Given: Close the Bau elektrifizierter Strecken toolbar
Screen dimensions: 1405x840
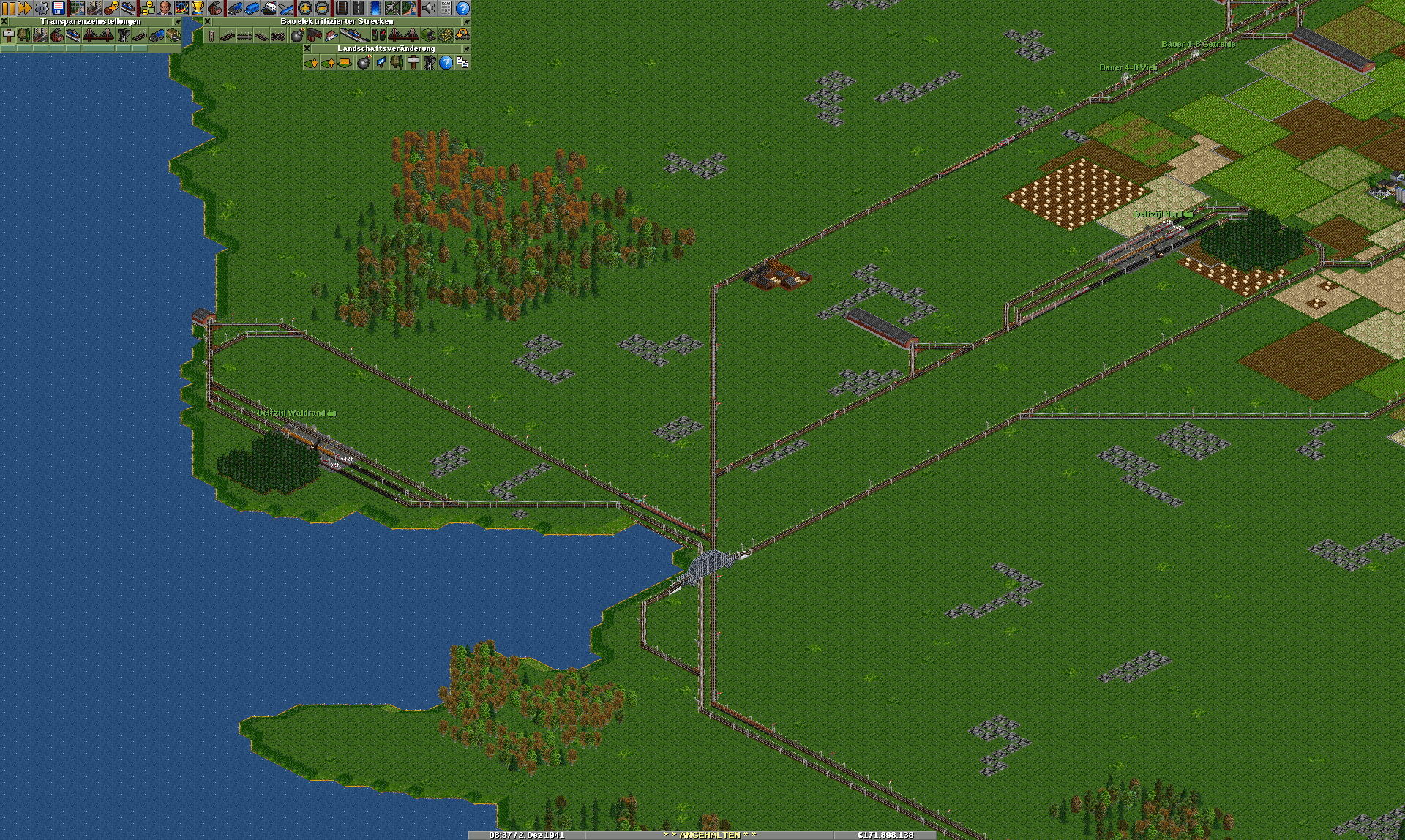Looking at the screenshot, I should tap(208, 22).
